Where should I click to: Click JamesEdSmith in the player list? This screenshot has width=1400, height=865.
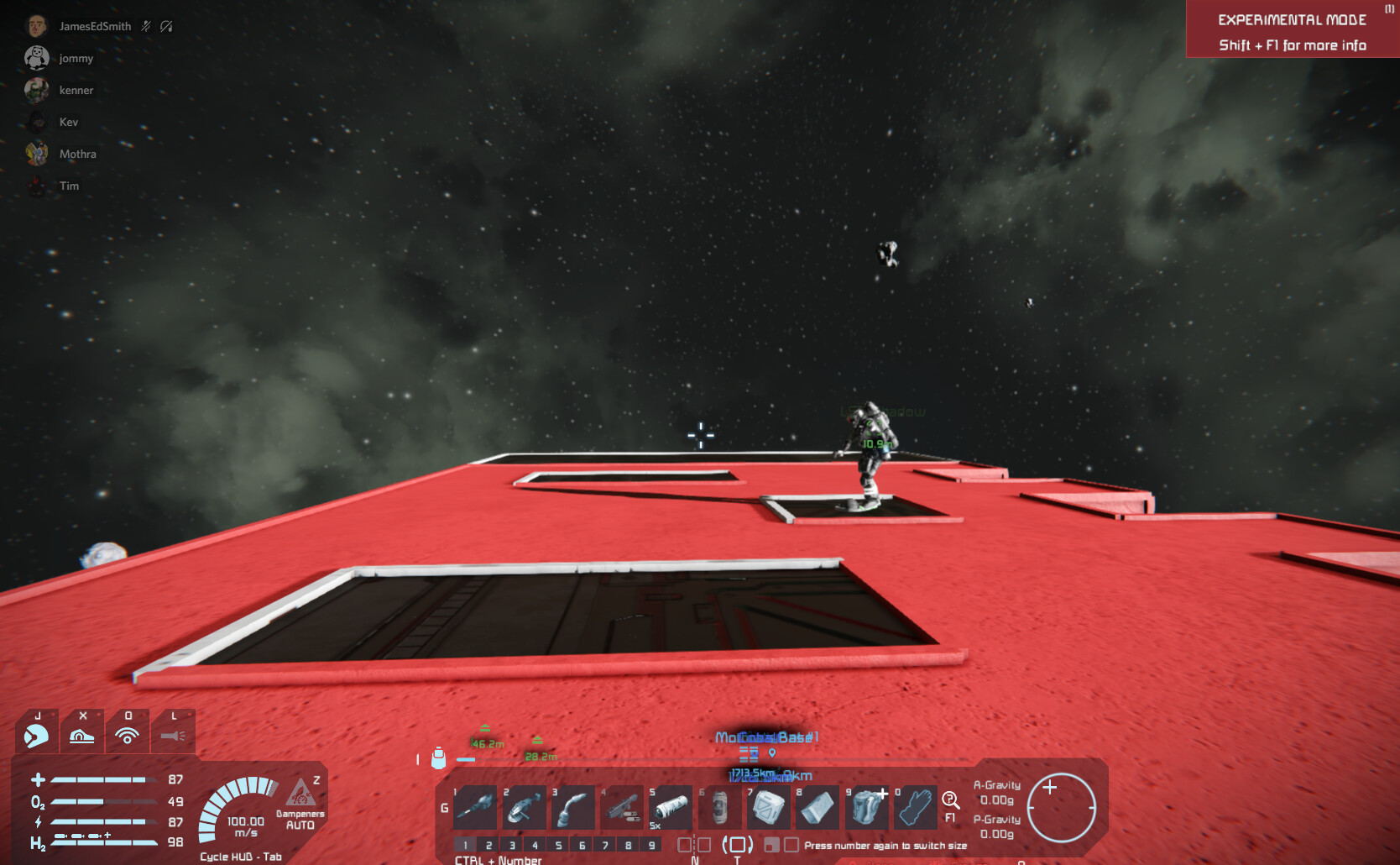tap(95, 27)
